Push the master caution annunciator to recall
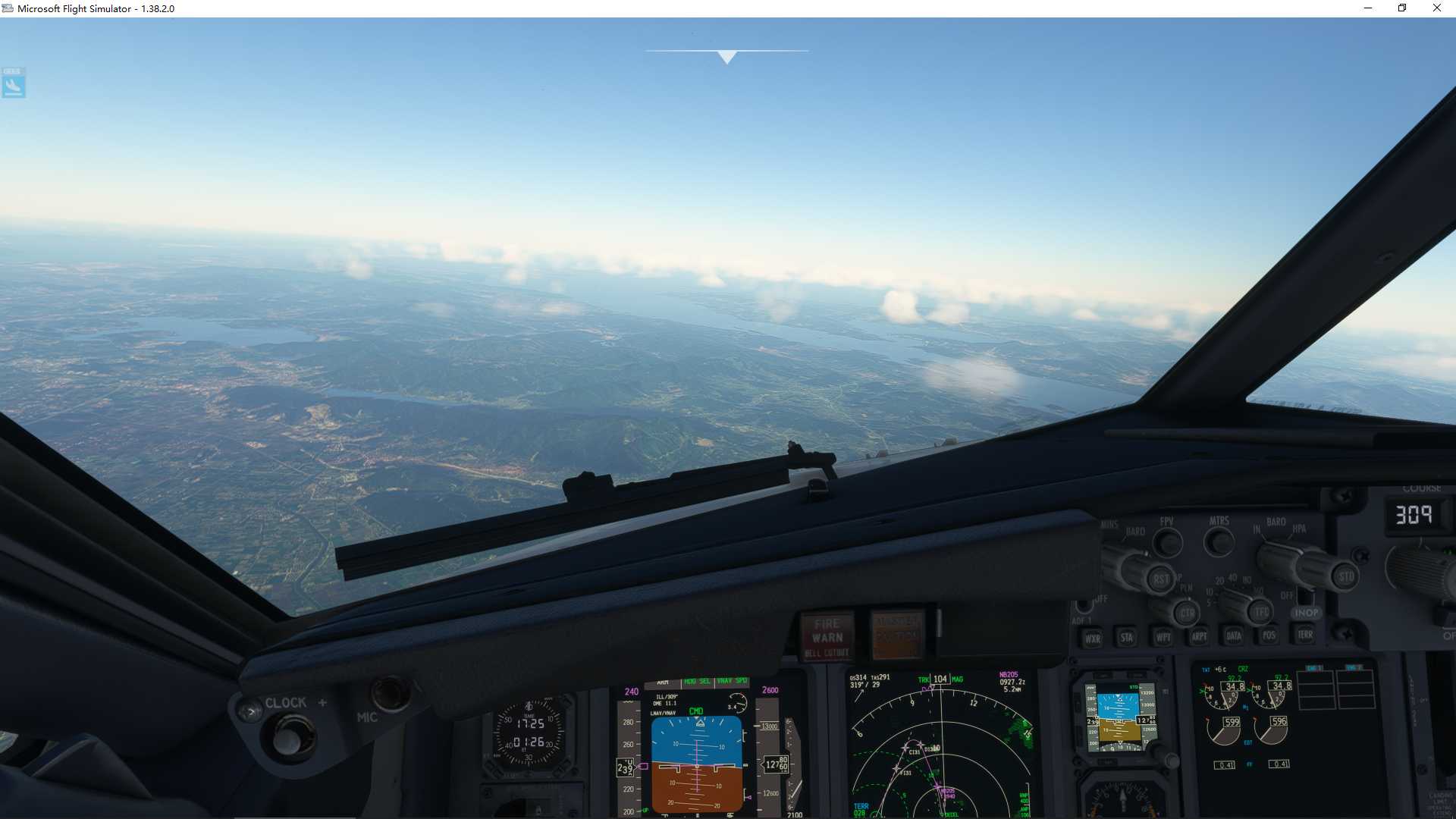 (x=897, y=636)
